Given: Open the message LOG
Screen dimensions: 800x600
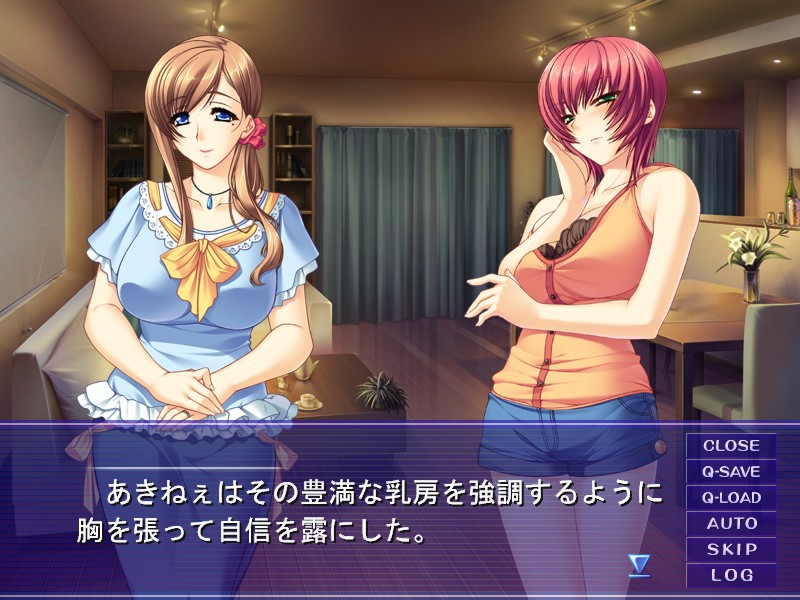Looking at the screenshot, I should click(731, 575).
